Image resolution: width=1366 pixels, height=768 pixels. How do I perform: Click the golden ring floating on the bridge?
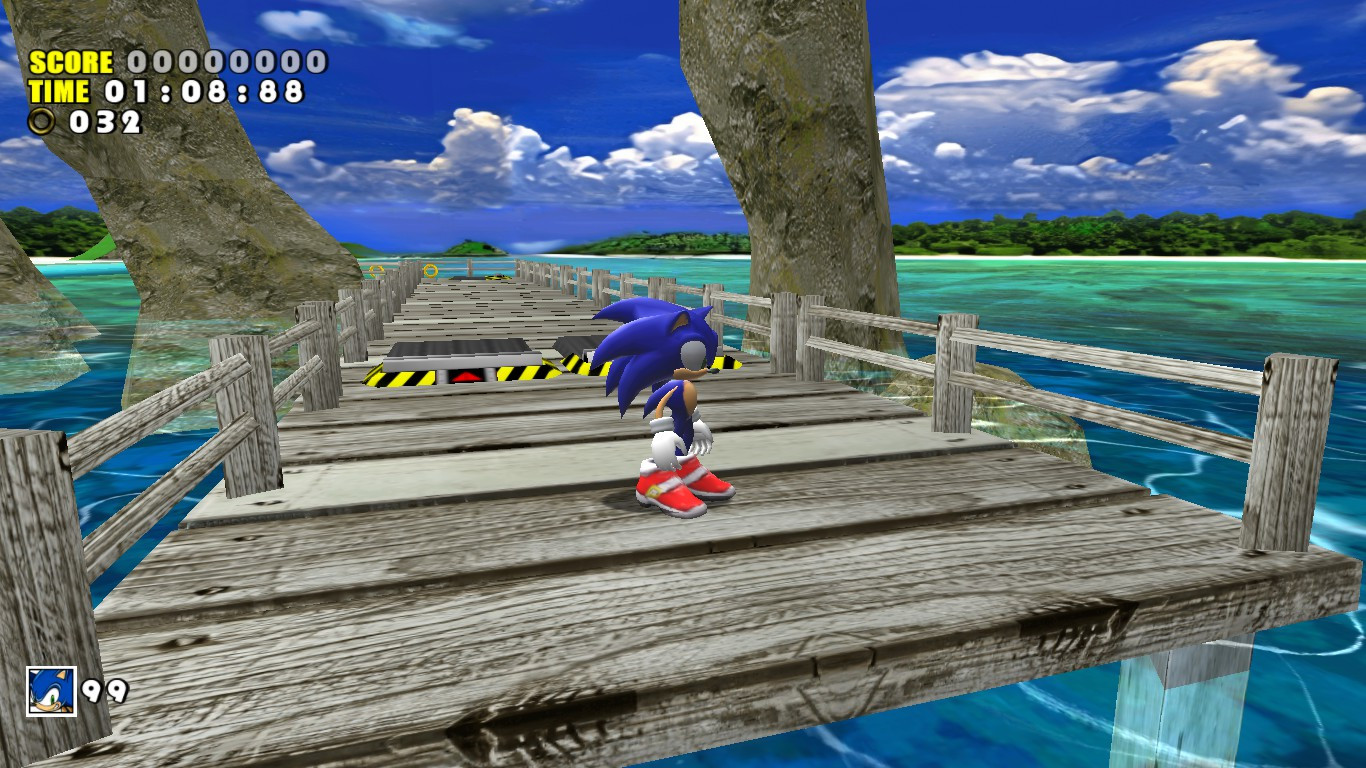430,270
